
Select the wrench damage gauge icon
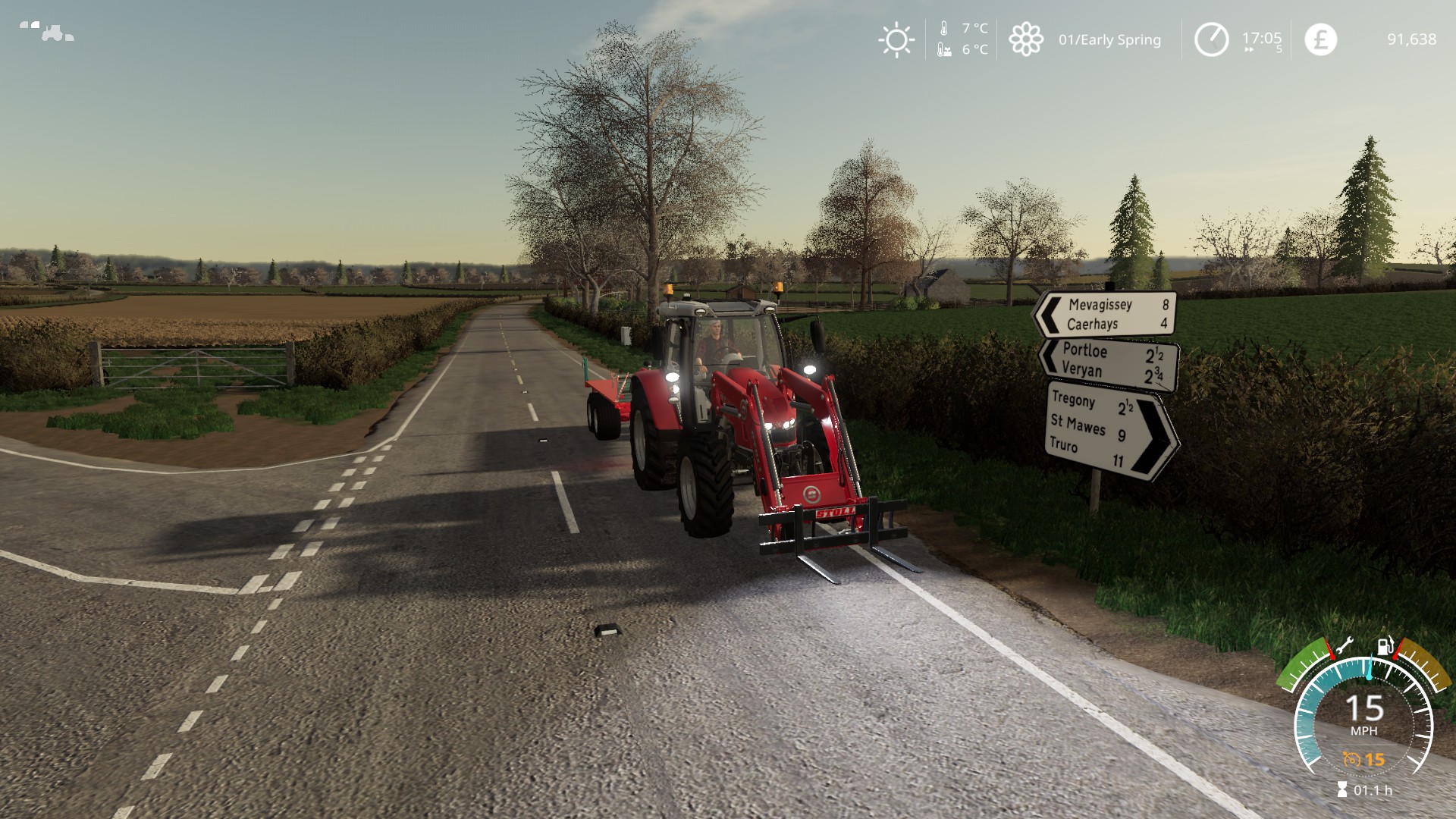(1343, 646)
